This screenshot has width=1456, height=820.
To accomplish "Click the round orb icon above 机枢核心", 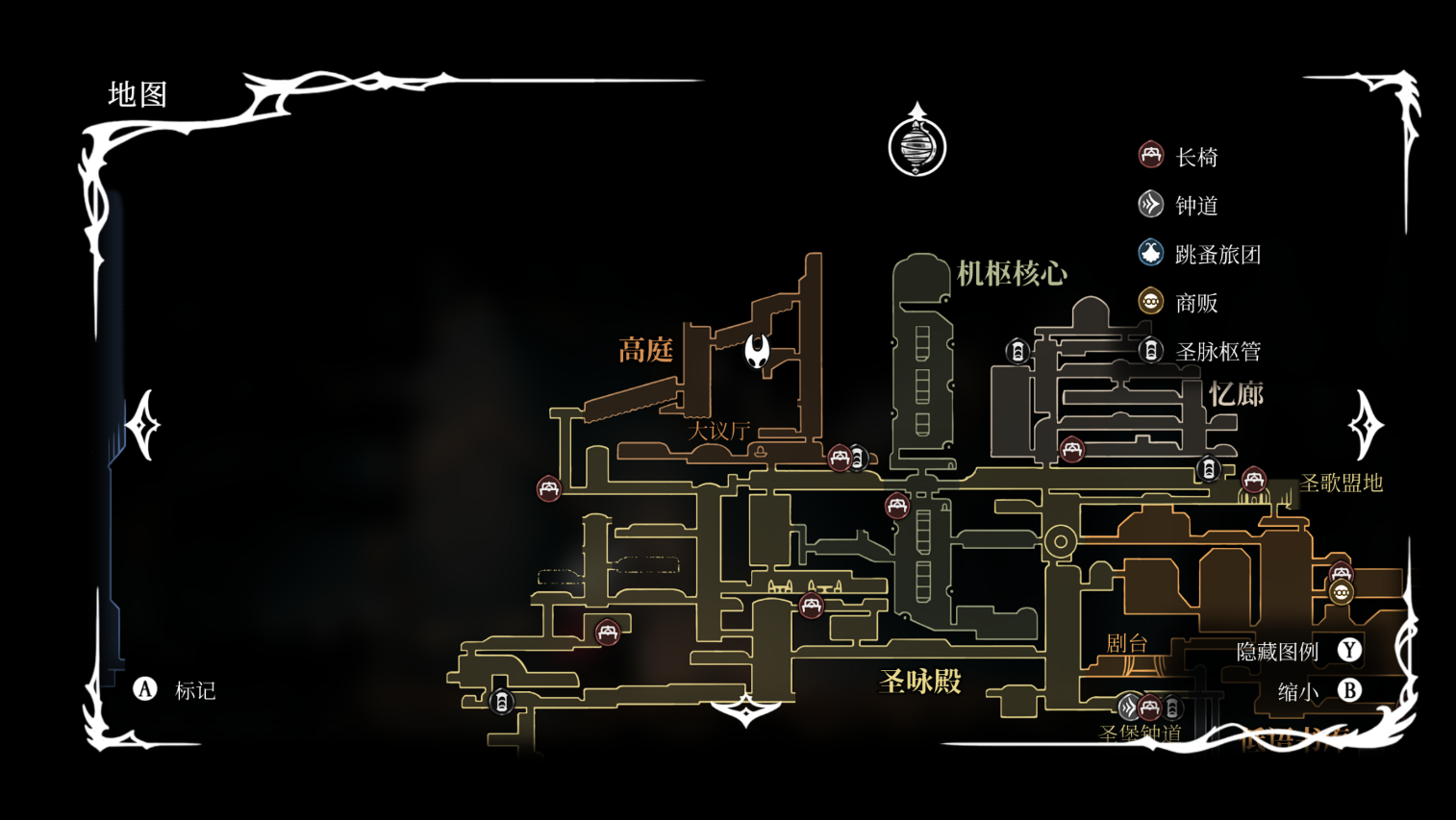I will pos(917,144).
